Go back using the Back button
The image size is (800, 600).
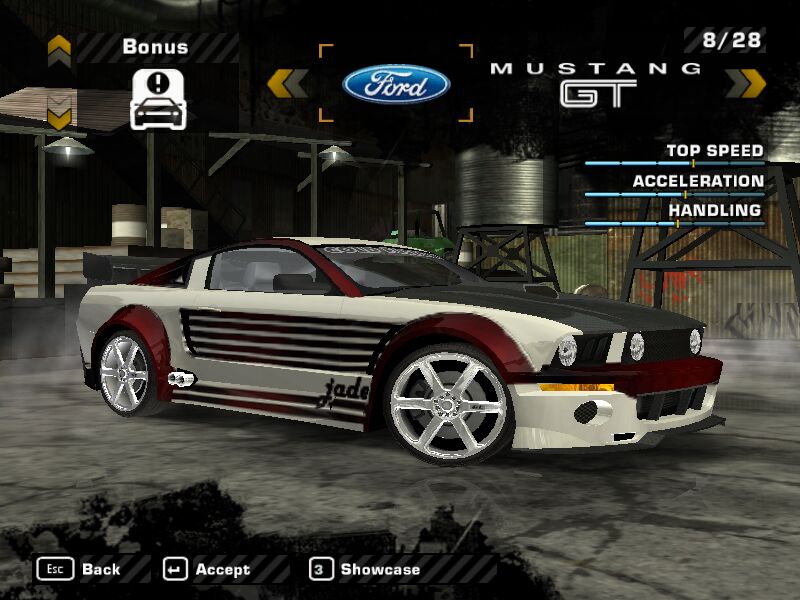[80, 569]
